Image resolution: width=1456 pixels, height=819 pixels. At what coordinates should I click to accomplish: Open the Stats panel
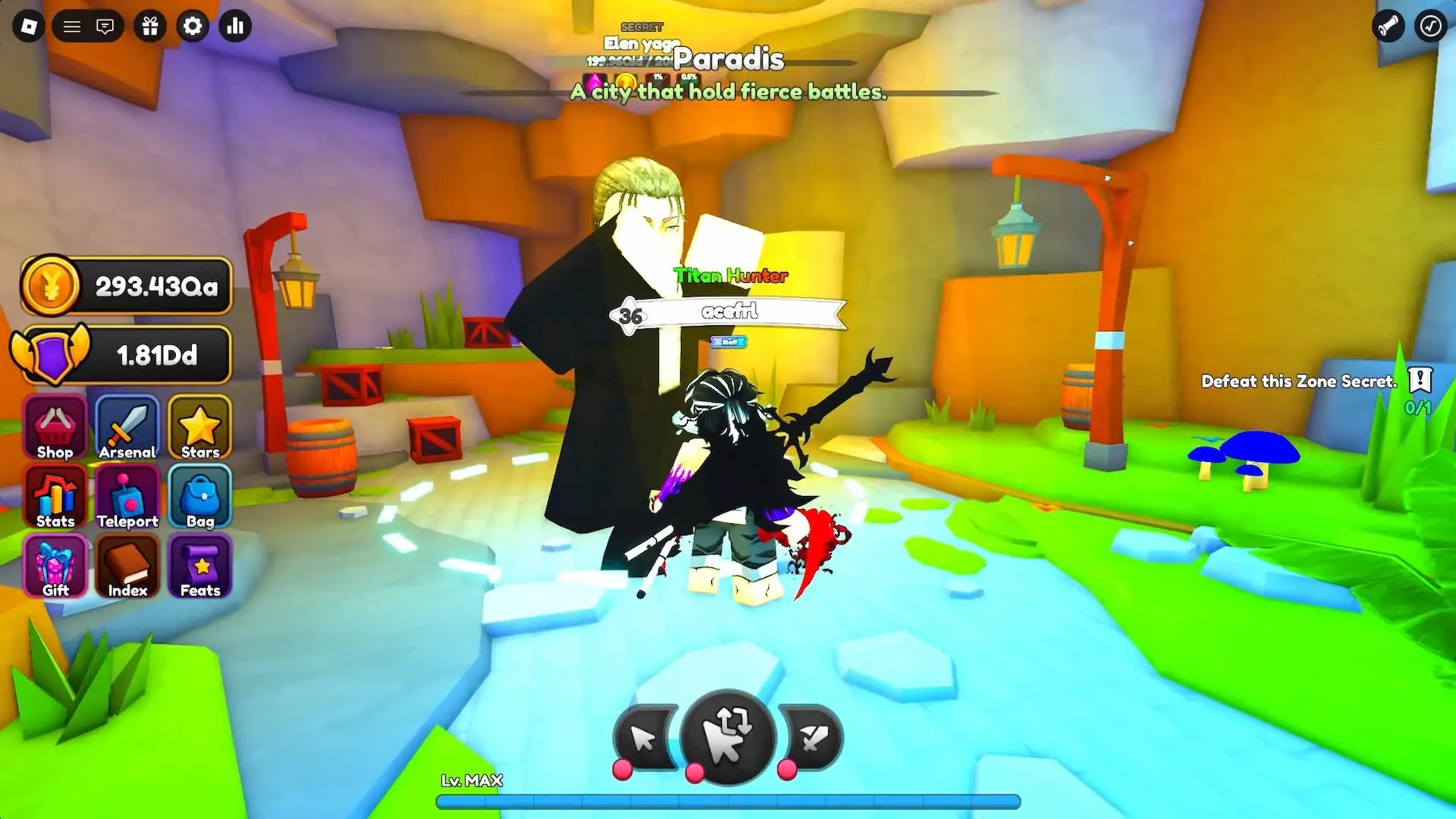54,498
